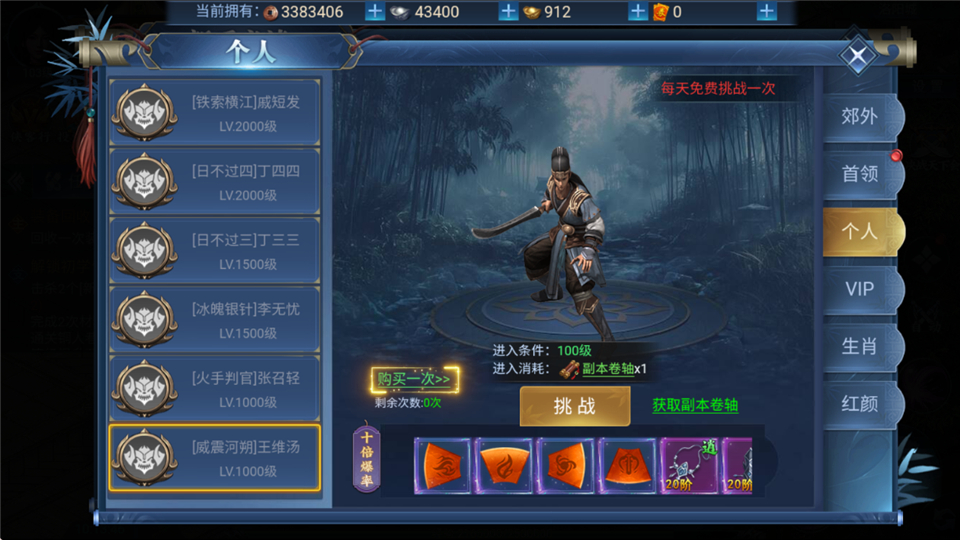Add more silver with its plus button
The width and height of the screenshot is (960, 540).
tap(508, 12)
